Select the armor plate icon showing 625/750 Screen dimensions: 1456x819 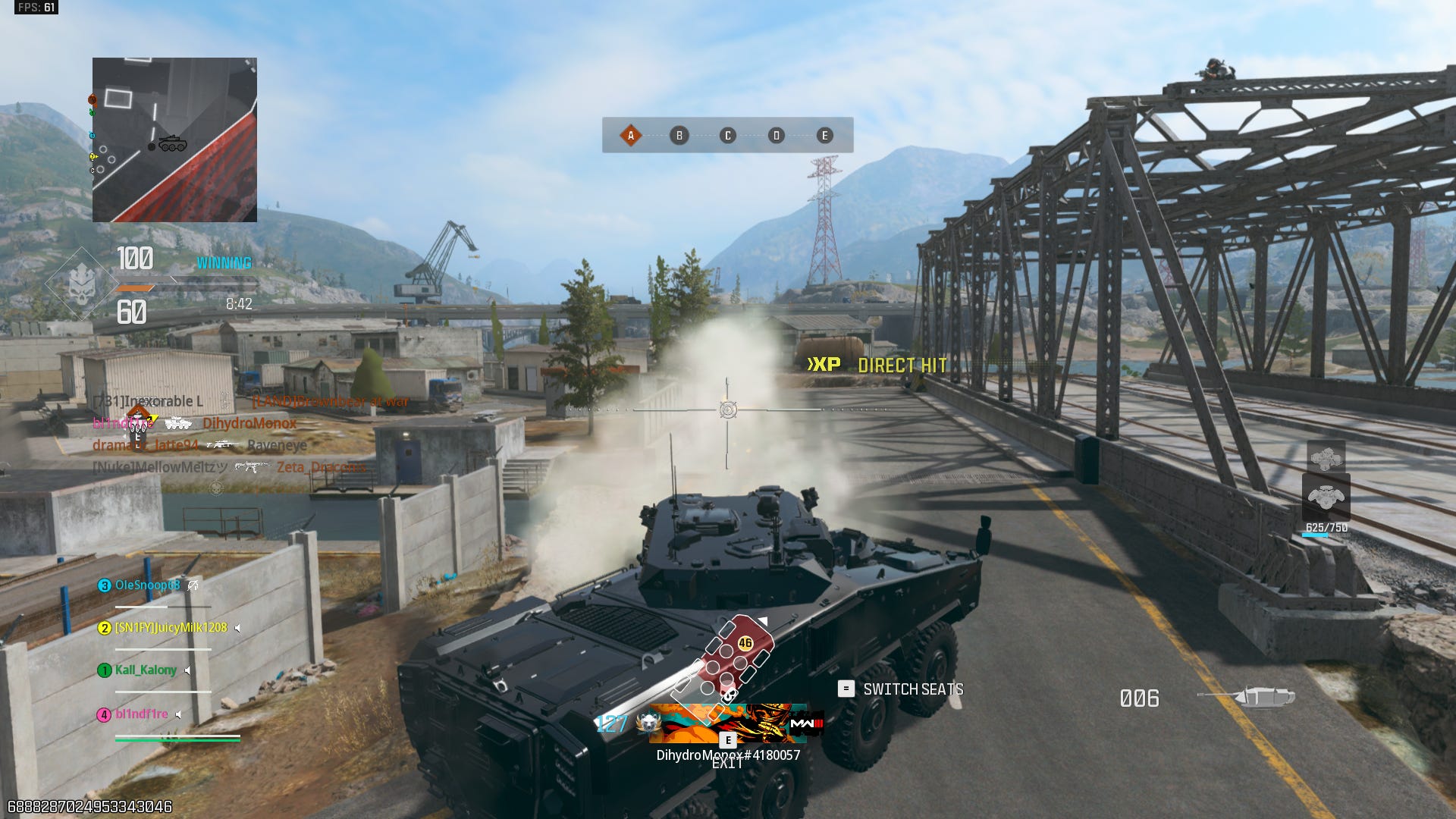[x=1326, y=497]
